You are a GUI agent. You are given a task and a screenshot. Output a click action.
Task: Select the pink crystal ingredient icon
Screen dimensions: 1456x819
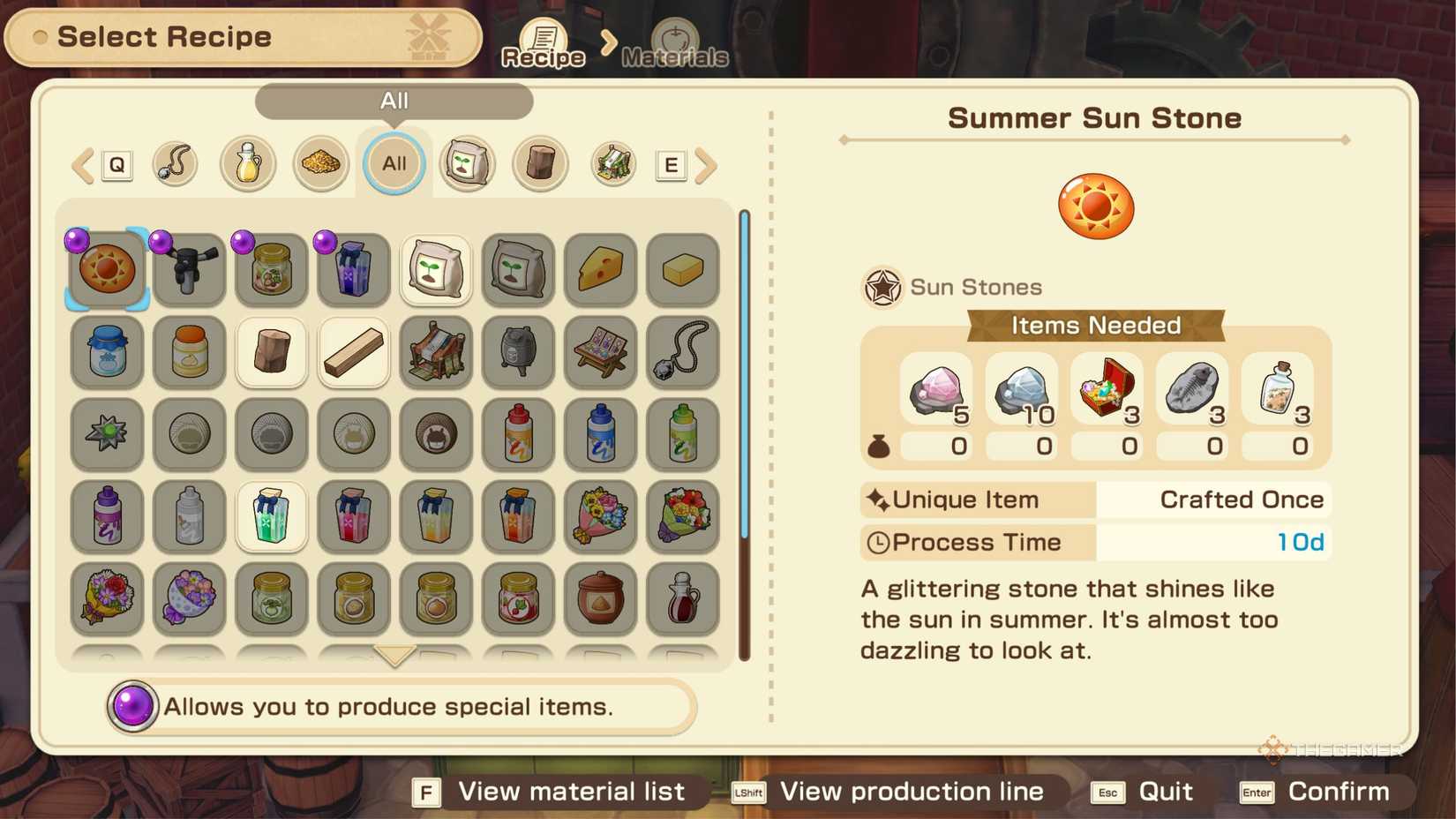(935, 388)
